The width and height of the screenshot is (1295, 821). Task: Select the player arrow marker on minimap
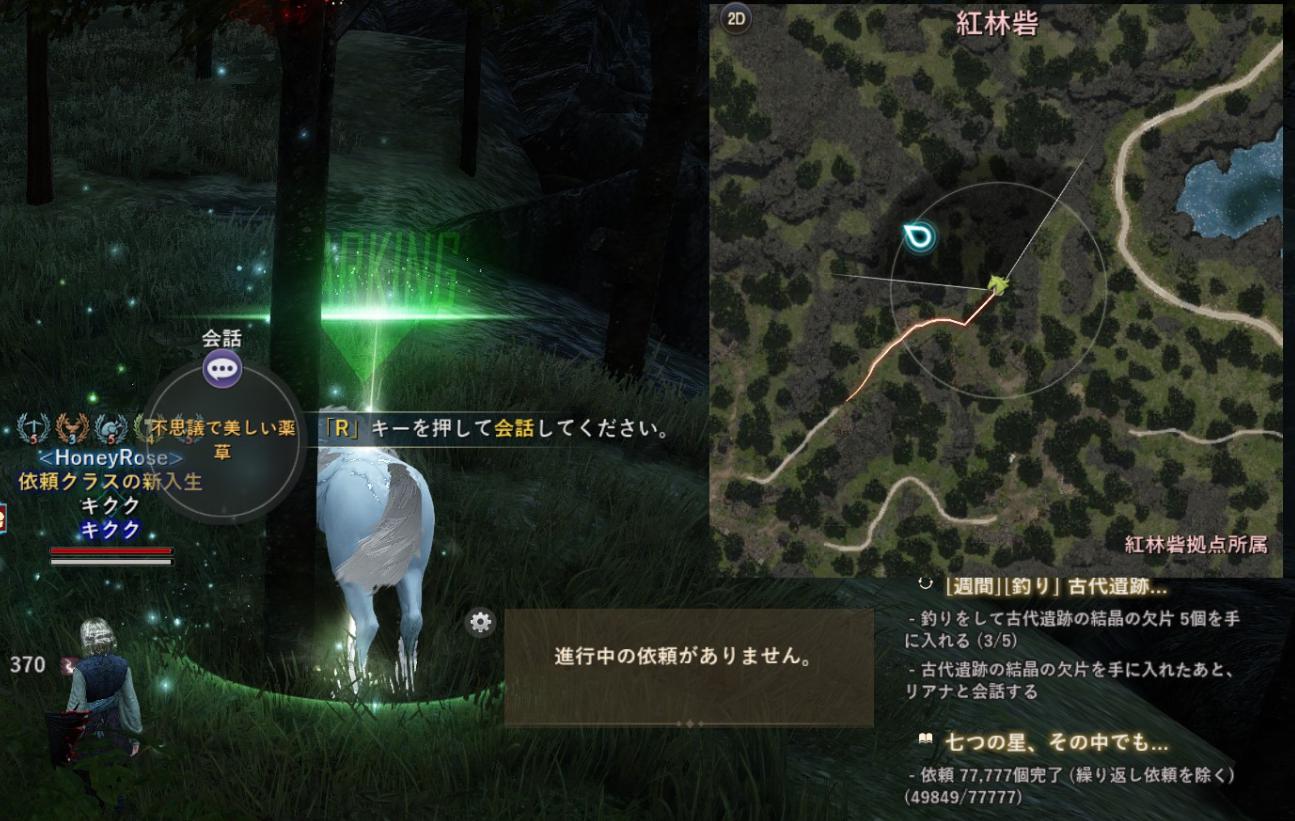[x=997, y=286]
